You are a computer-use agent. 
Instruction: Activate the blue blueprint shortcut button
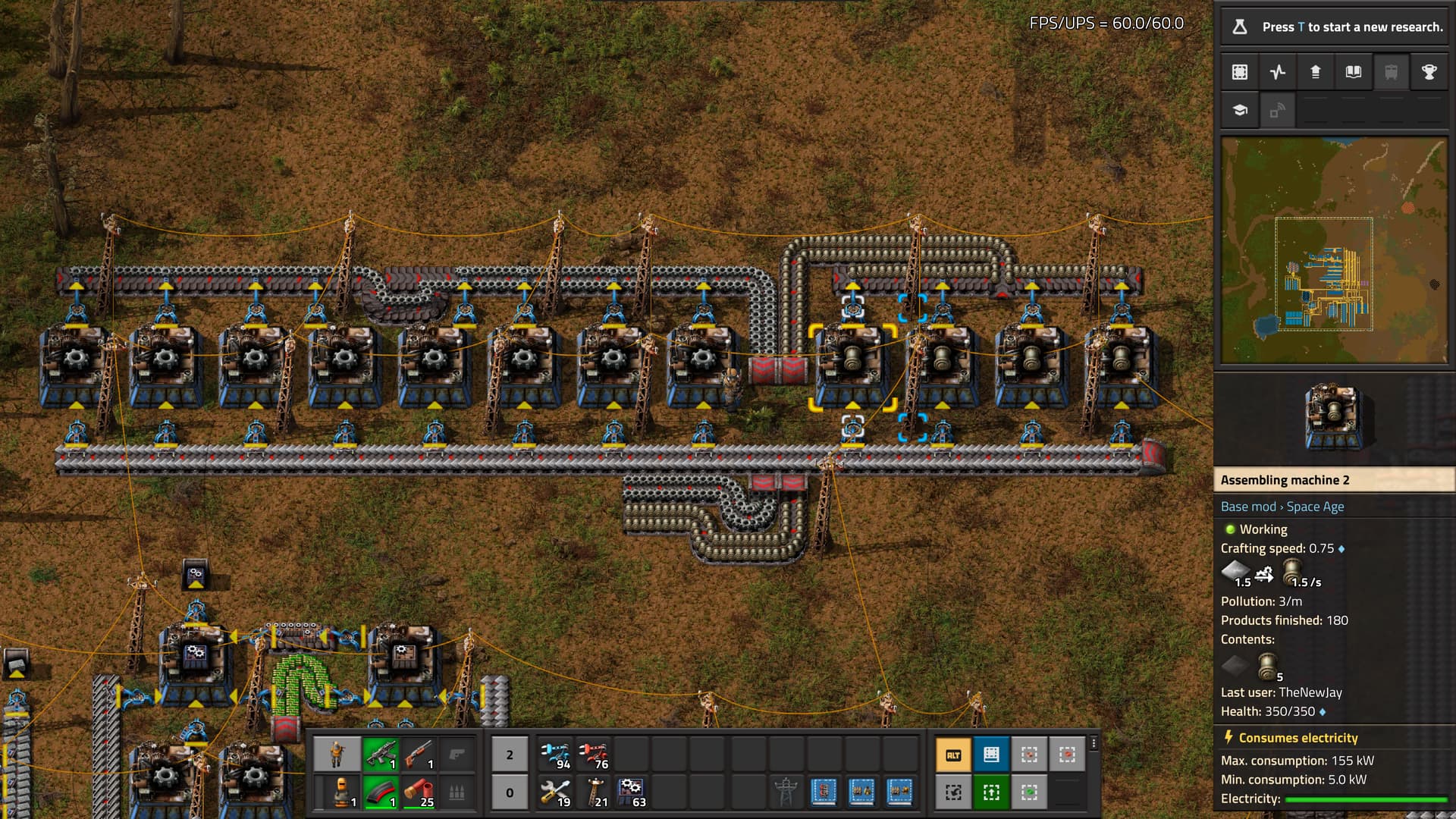(x=991, y=755)
